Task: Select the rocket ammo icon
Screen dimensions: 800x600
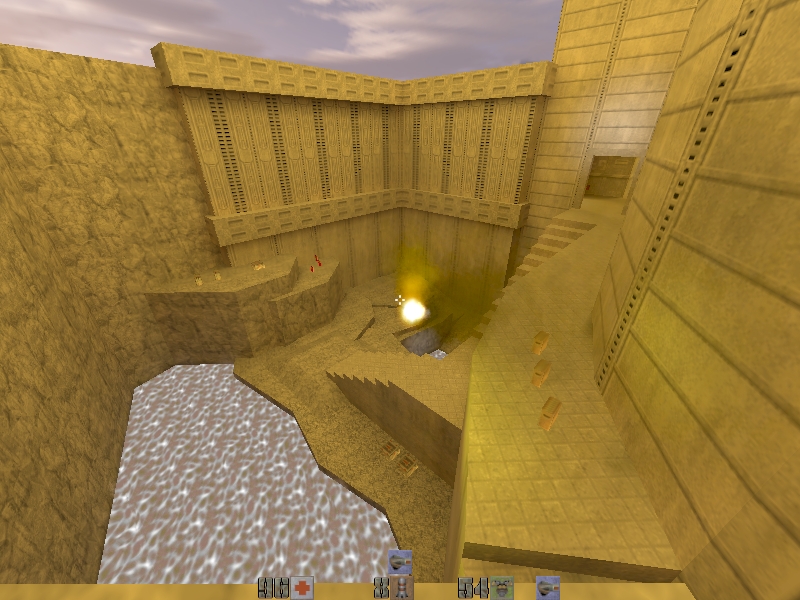Action: tap(402, 588)
